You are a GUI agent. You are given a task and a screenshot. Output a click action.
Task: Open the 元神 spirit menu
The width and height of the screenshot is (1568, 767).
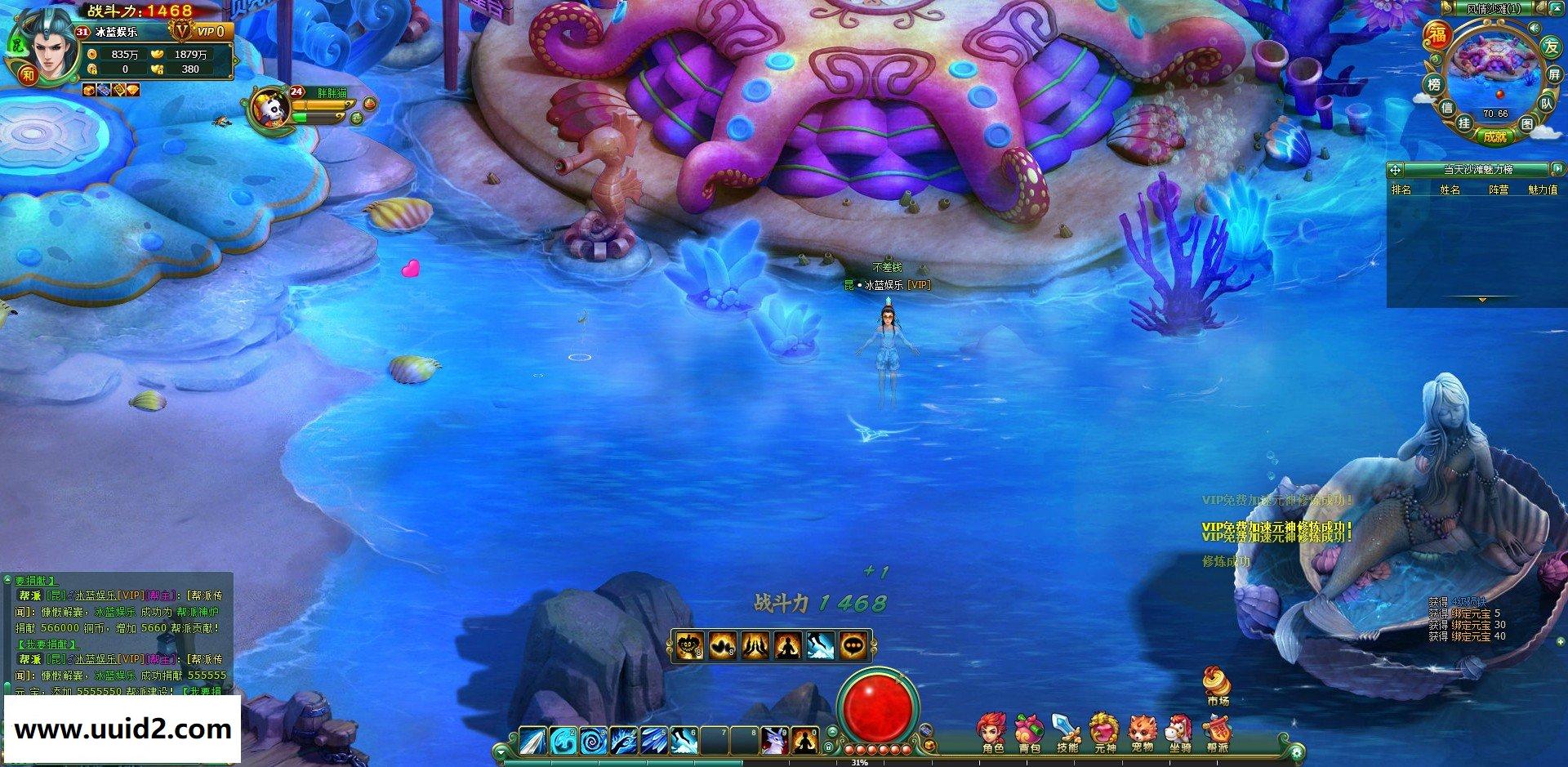1104,731
